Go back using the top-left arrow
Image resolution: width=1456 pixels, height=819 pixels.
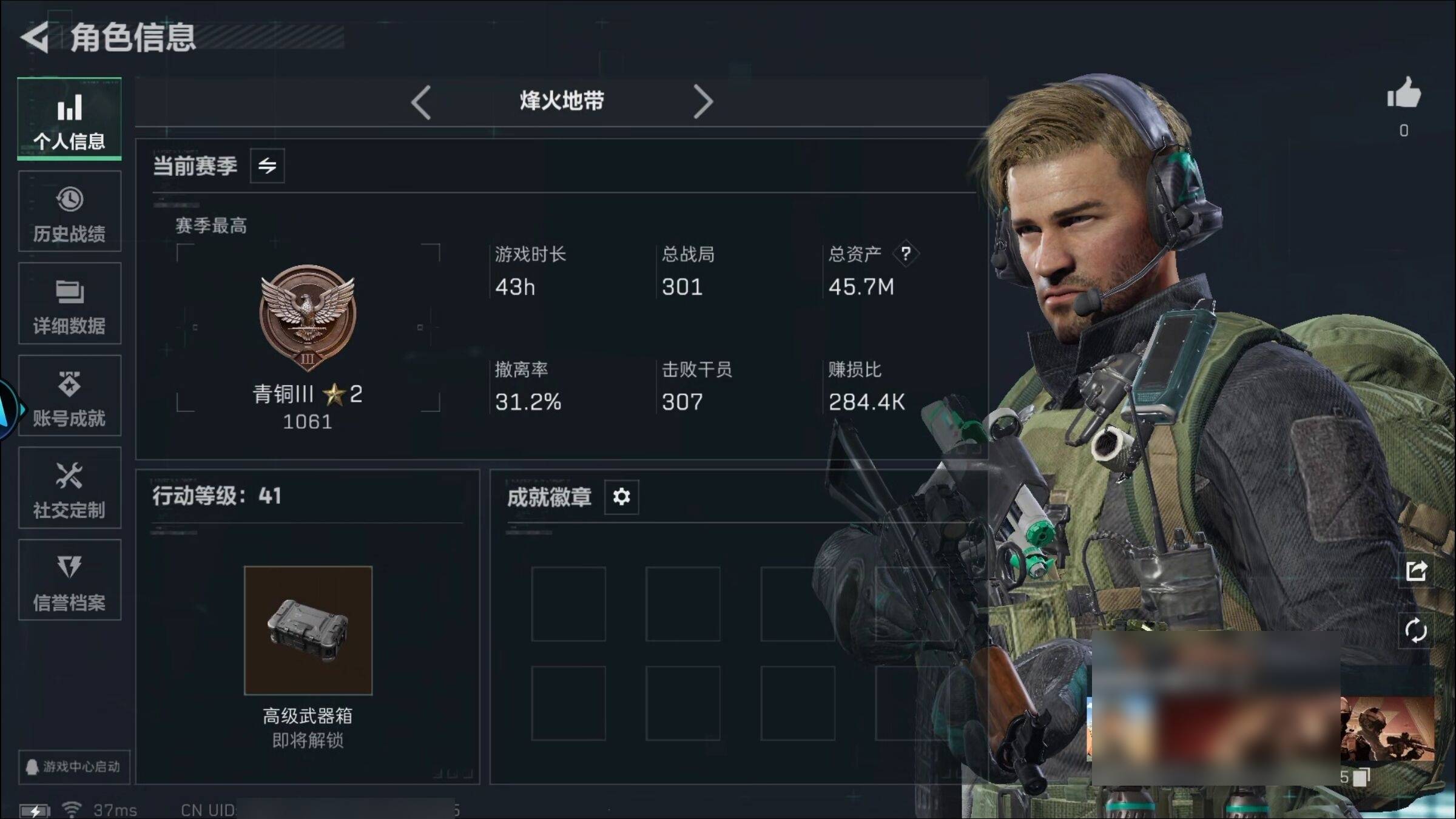click(x=35, y=38)
